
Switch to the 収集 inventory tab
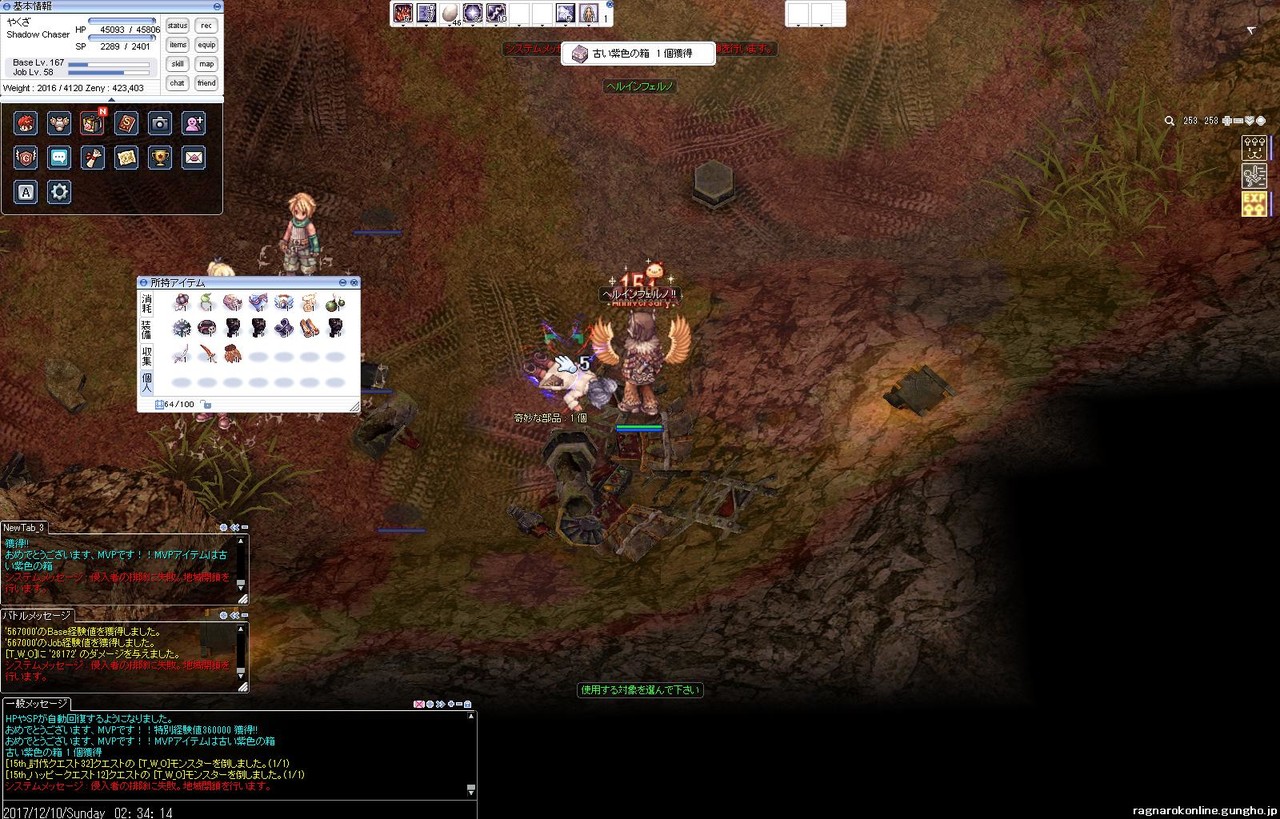pos(147,355)
